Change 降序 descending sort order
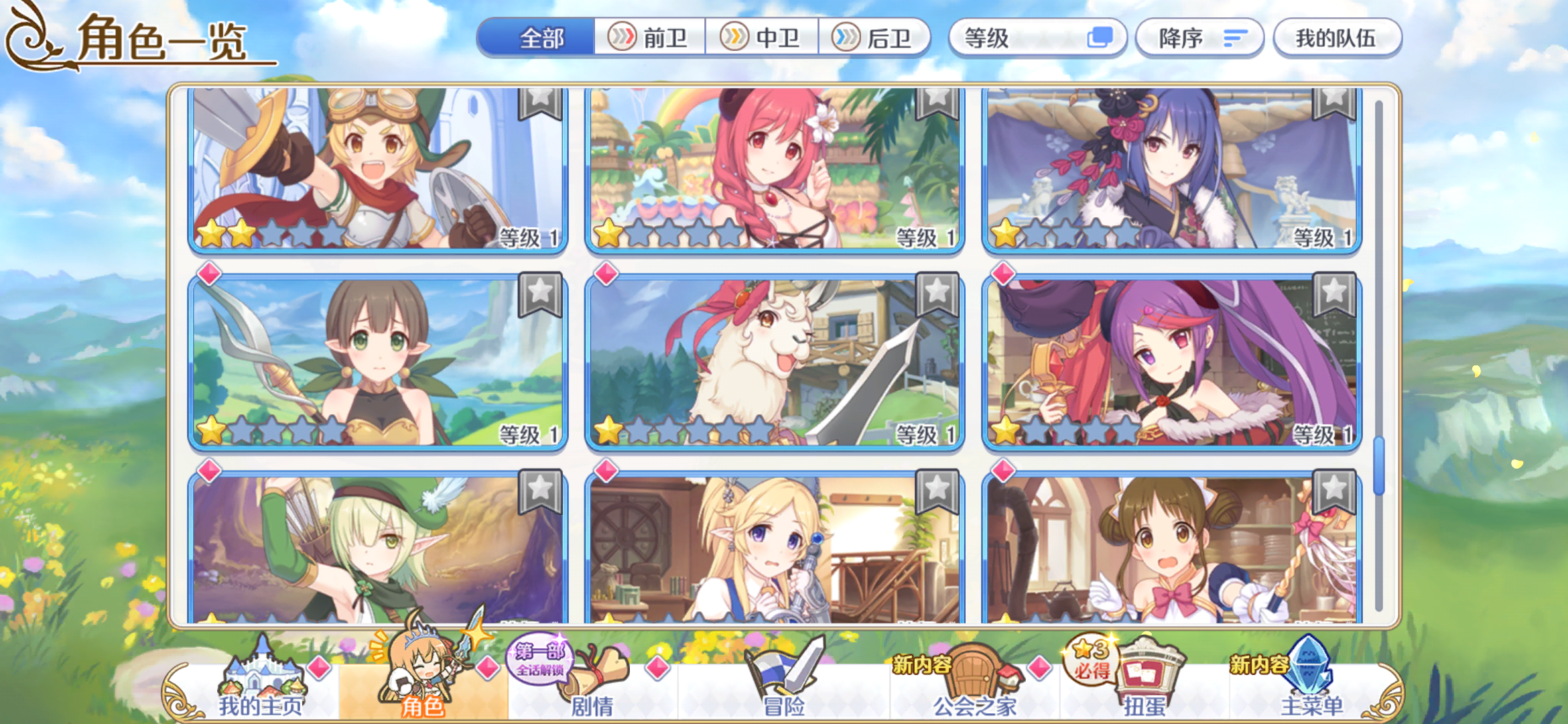1568x724 pixels. coord(1199,38)
